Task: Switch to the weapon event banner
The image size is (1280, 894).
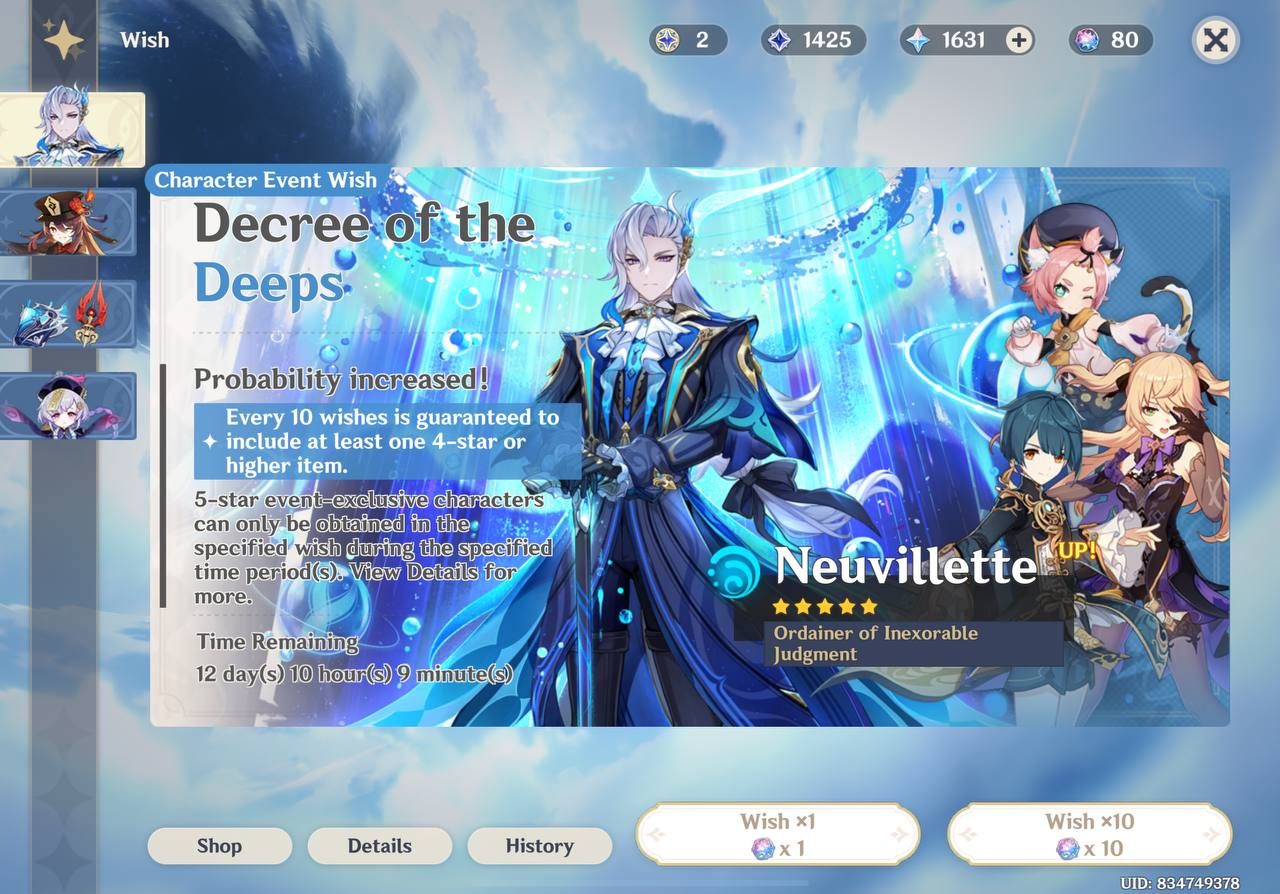Action: tap(70, 314)
